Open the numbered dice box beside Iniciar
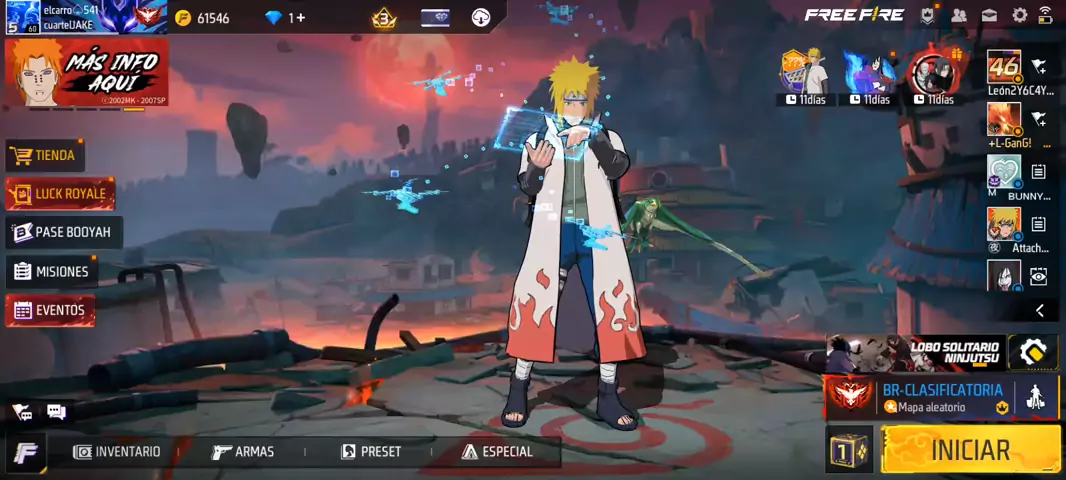 850,449
